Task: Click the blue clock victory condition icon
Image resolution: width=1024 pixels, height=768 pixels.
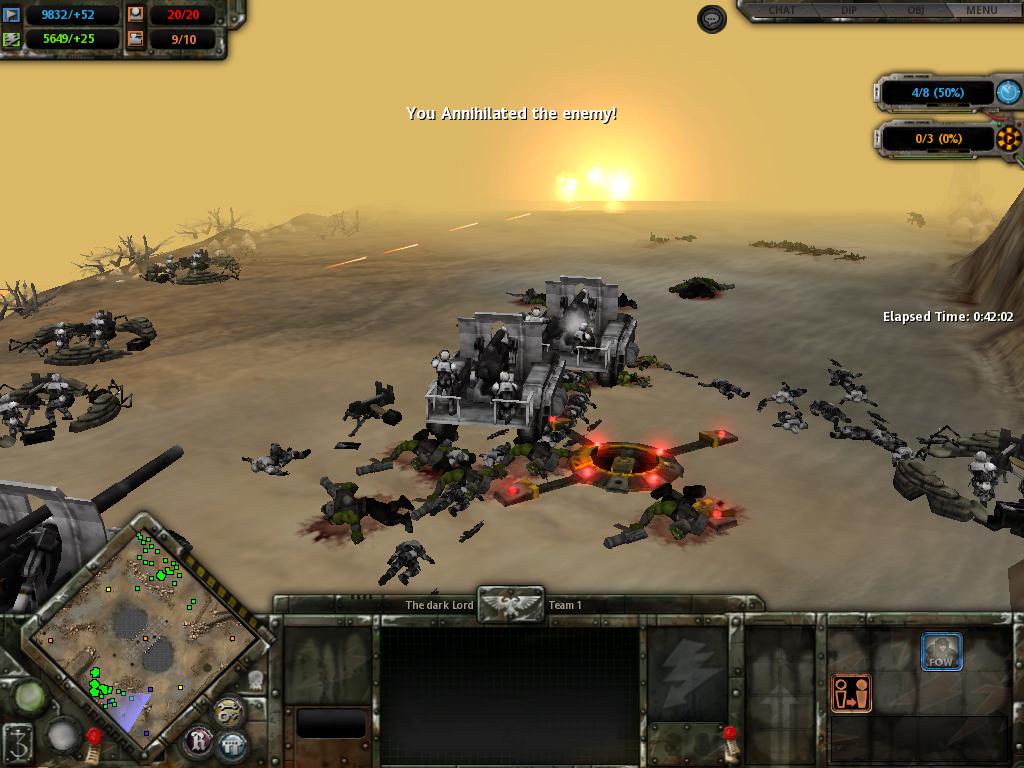Action: [1009, 92]
